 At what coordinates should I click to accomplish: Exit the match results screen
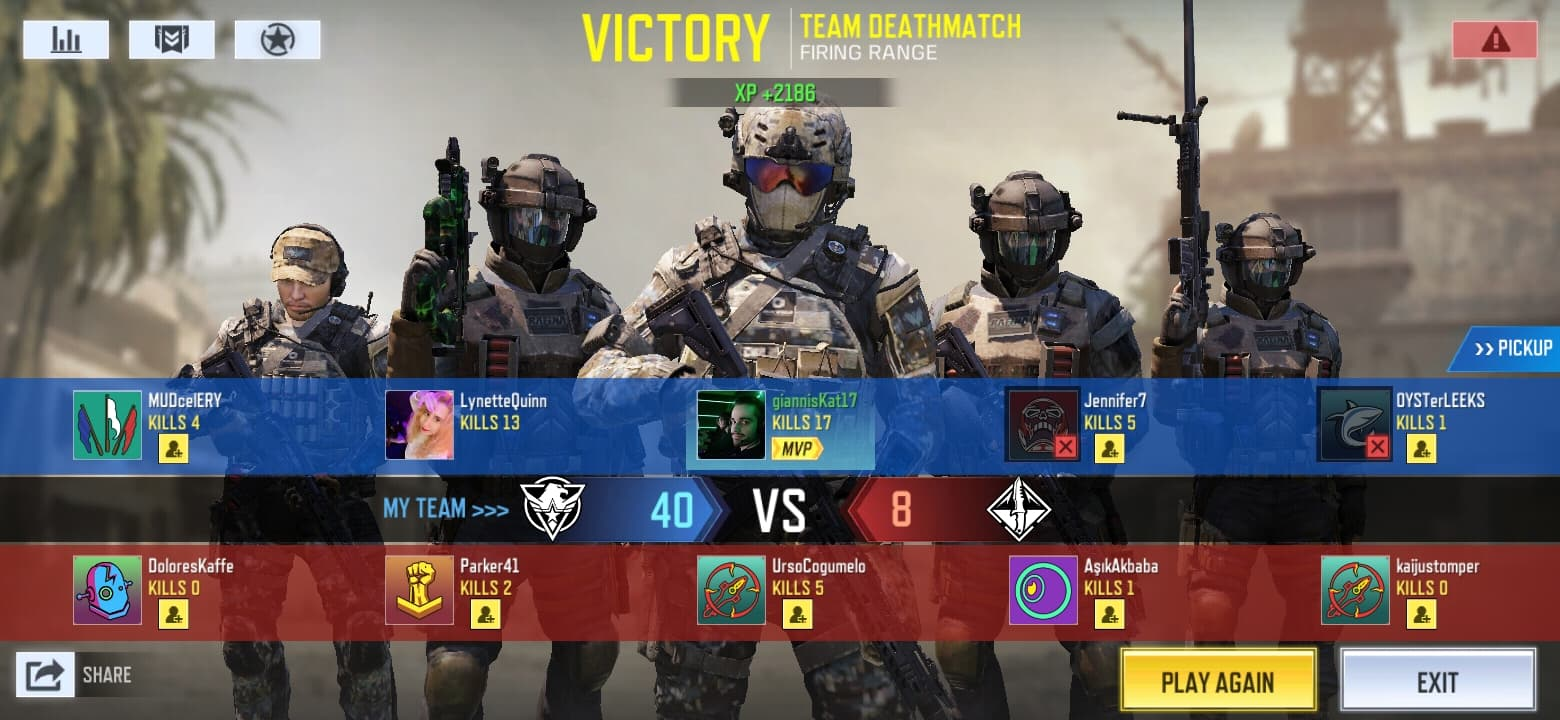[1437, 681]
